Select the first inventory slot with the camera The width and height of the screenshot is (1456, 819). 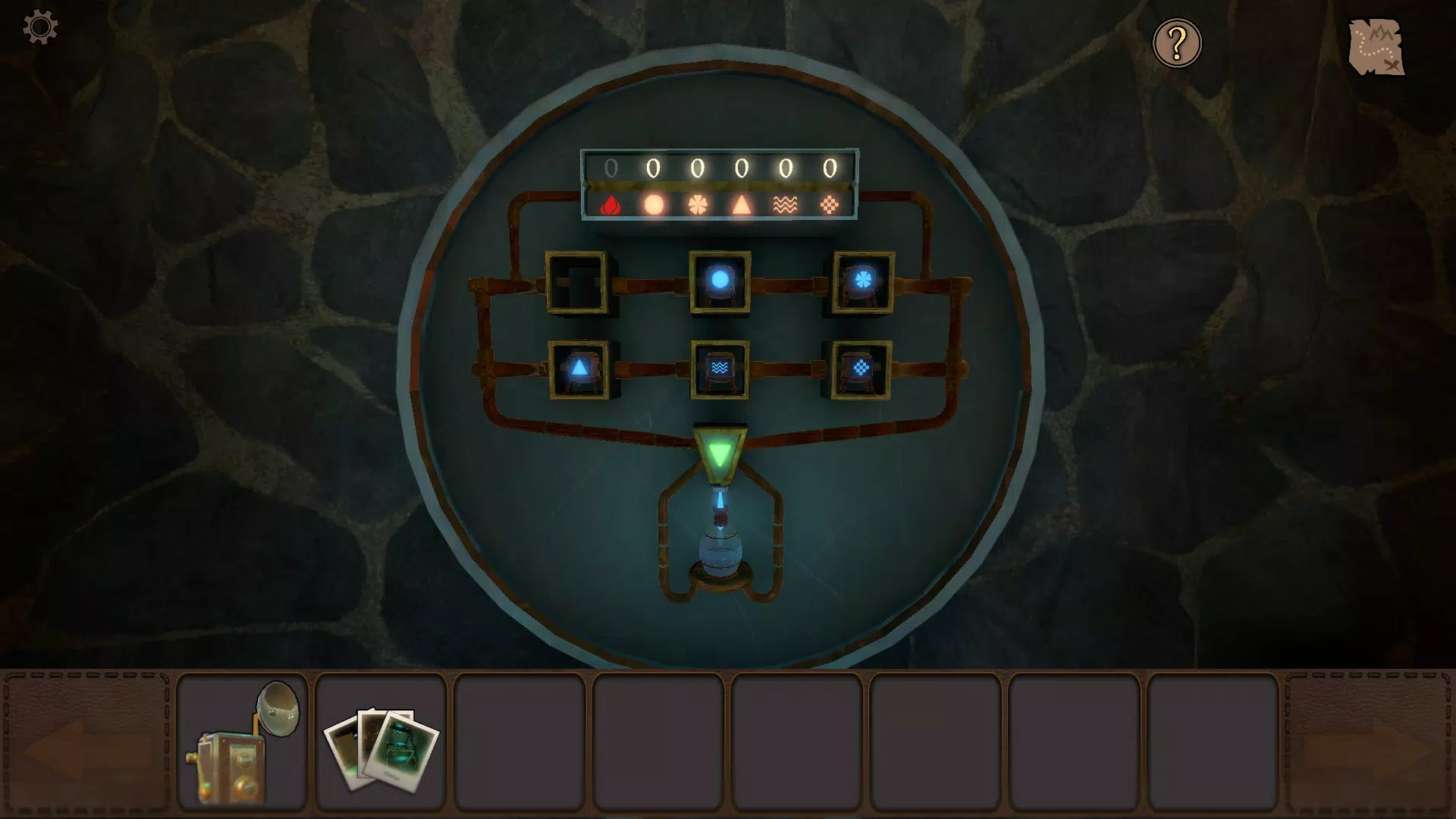click(244, 739)
